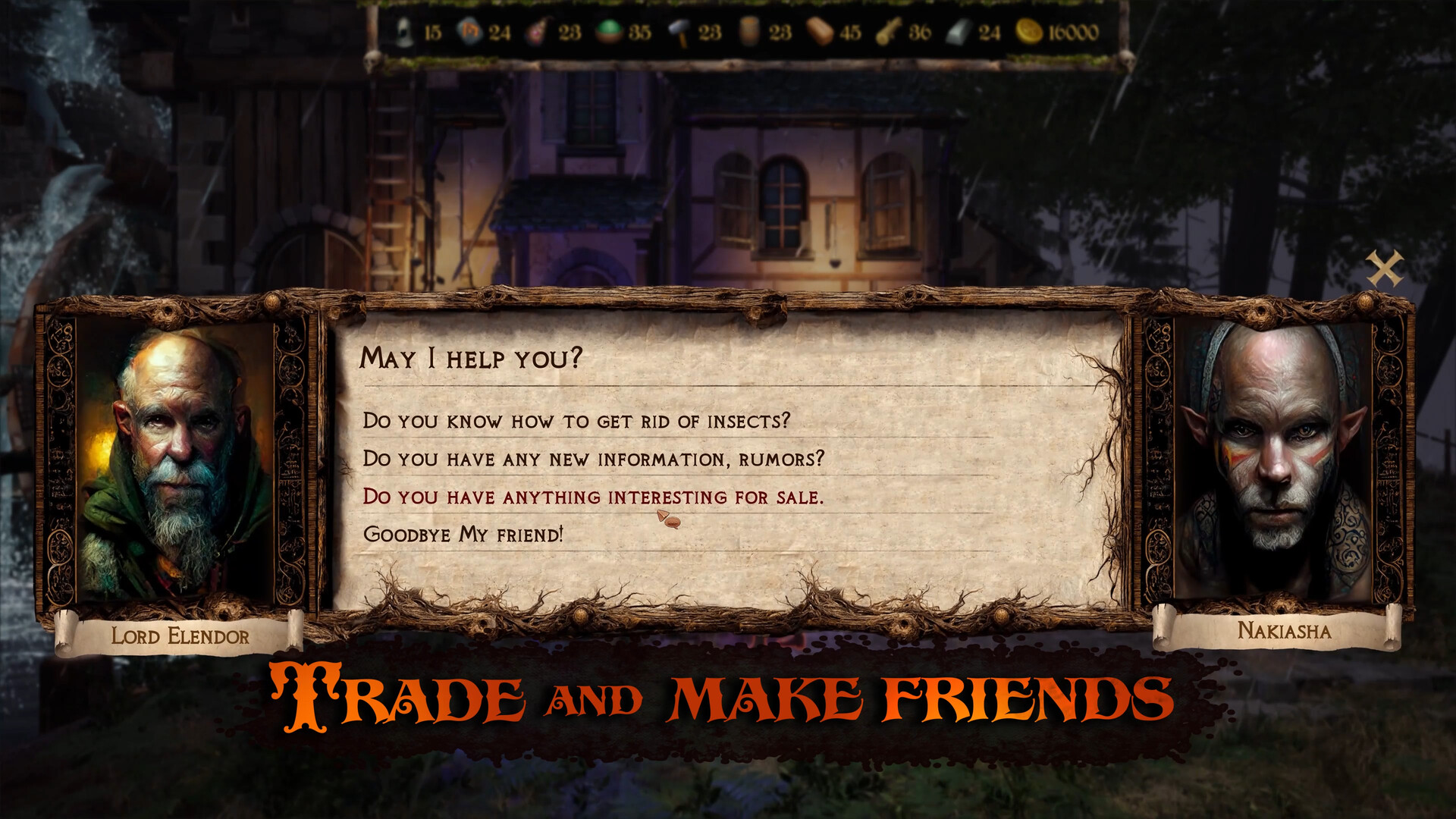
Task: Click the bone resource icon showing 36
Action: click(x=887, y=32)
